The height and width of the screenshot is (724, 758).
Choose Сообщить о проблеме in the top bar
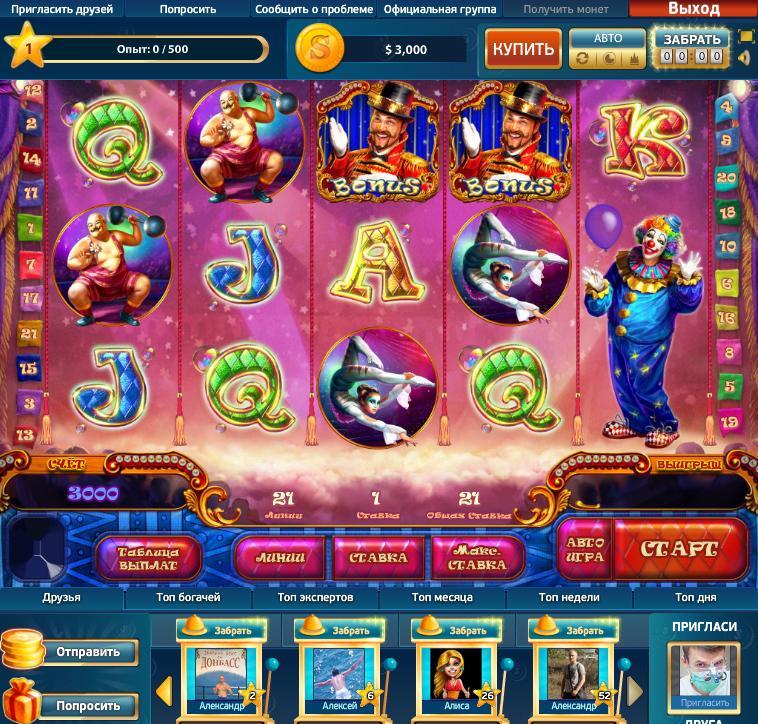coord(314,9)
